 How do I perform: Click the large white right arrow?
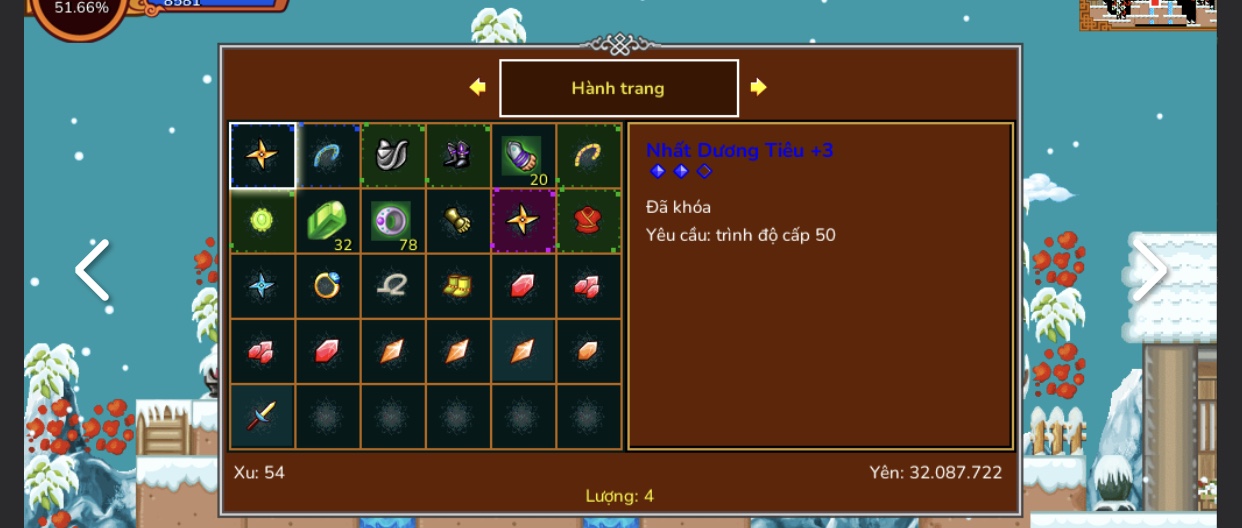pos(1150,268)
